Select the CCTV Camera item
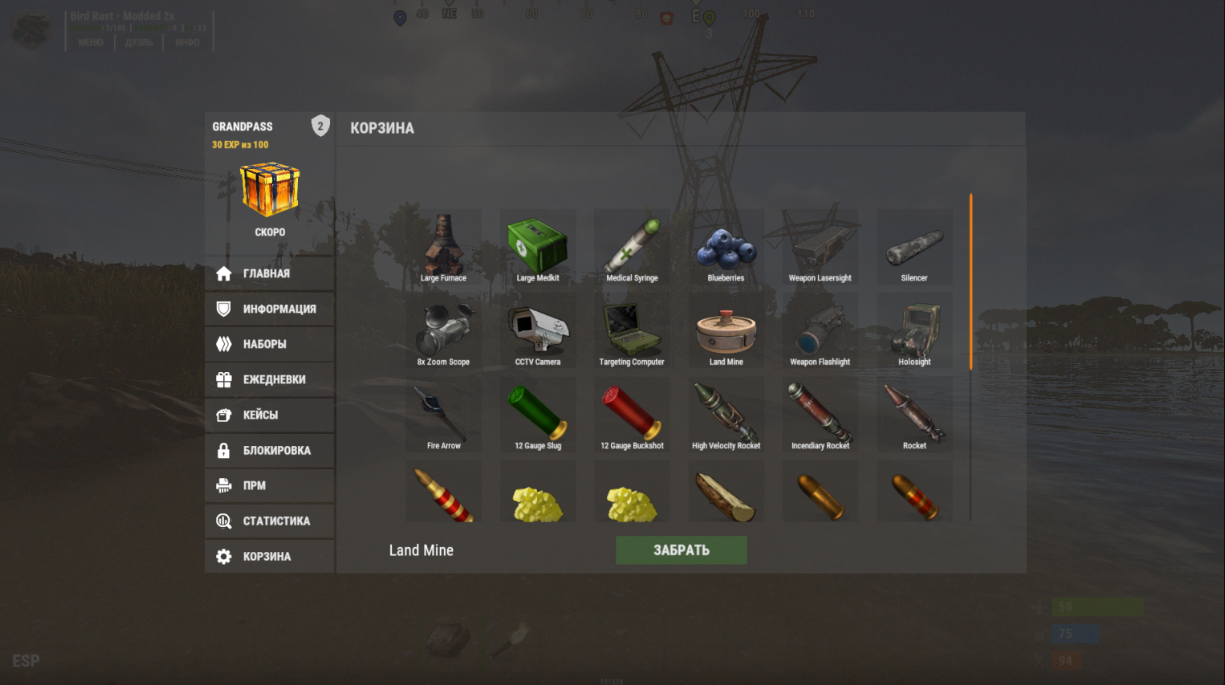1225x685 pixels. pyautogui.click(x=538, y=330)
